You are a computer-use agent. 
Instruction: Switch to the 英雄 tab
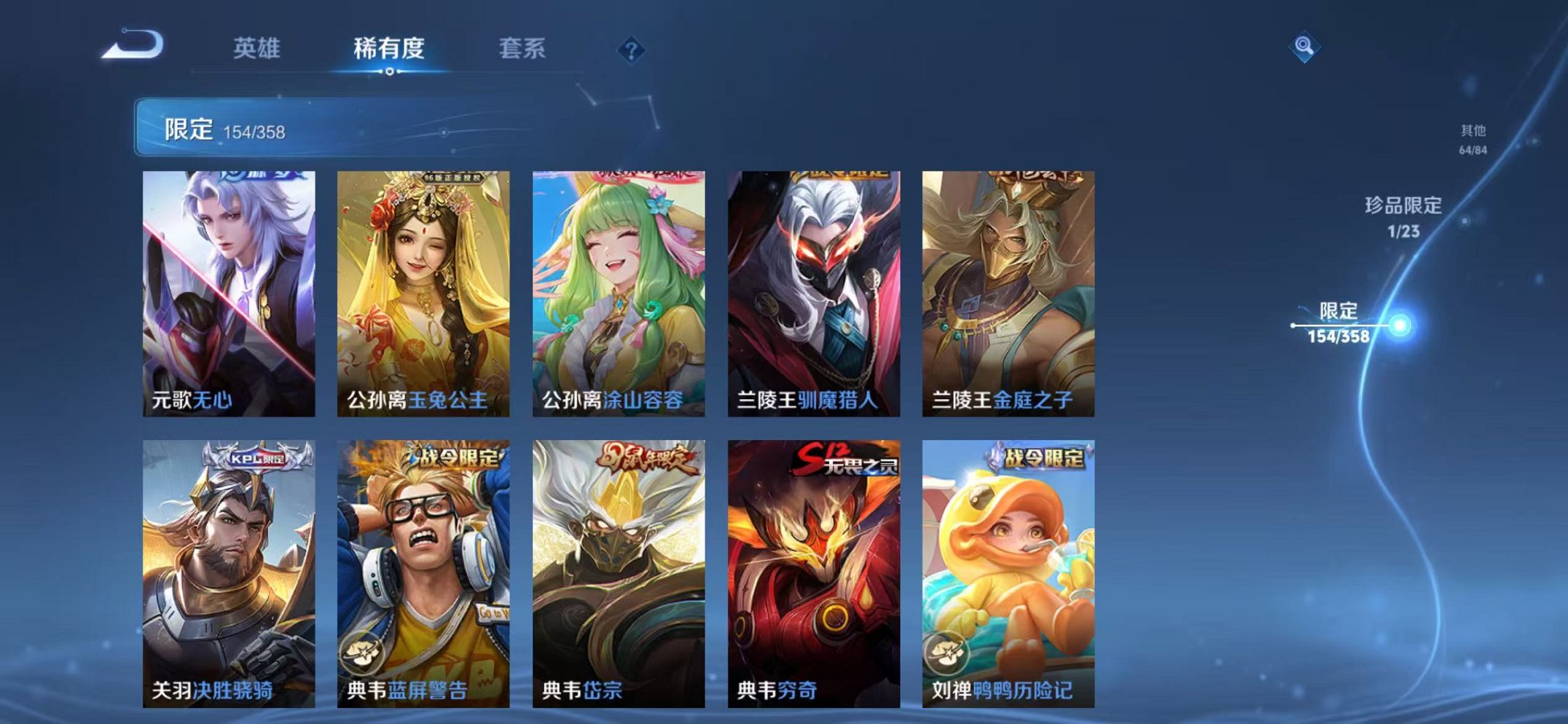pos(259,48)
